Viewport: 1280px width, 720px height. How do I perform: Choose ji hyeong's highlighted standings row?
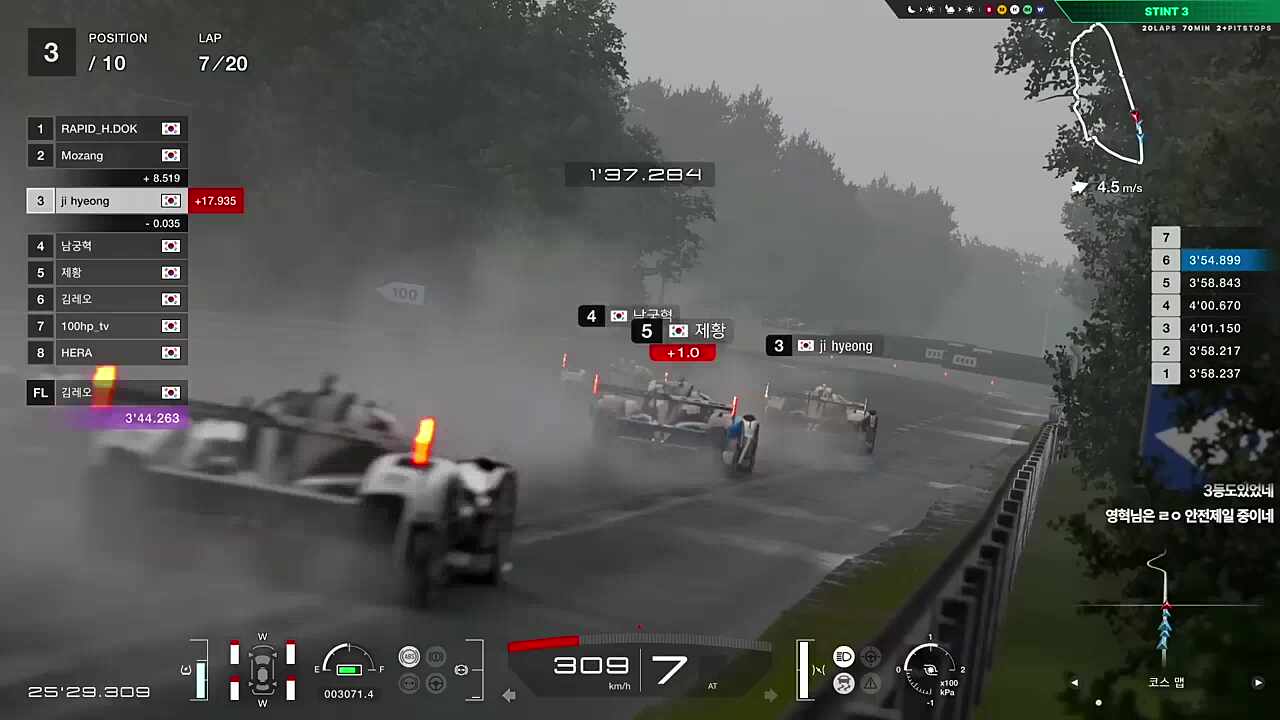point(107,201)
